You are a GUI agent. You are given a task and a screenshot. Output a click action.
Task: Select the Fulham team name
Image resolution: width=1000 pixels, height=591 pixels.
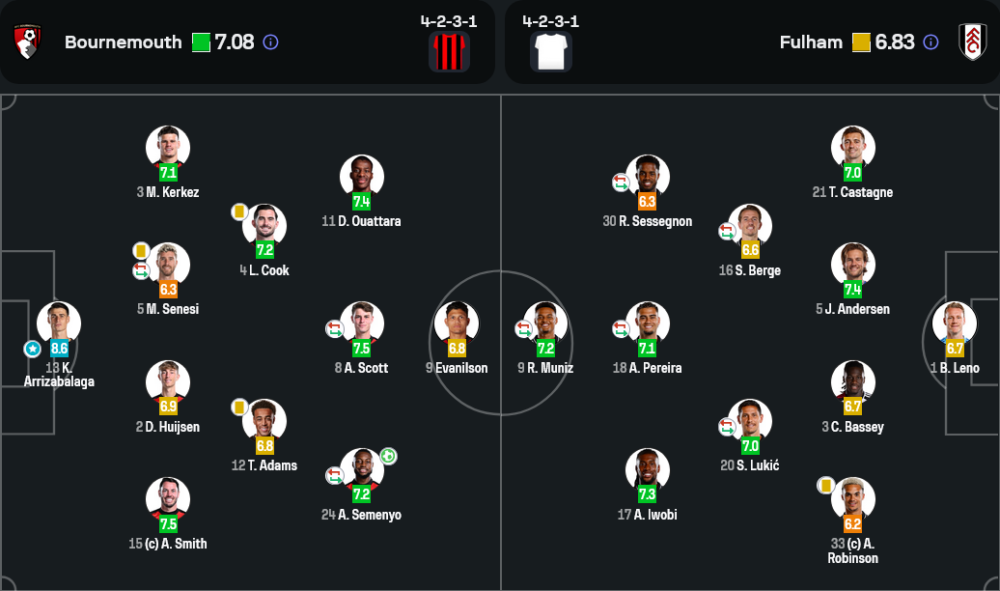click(x=810, y=43)
